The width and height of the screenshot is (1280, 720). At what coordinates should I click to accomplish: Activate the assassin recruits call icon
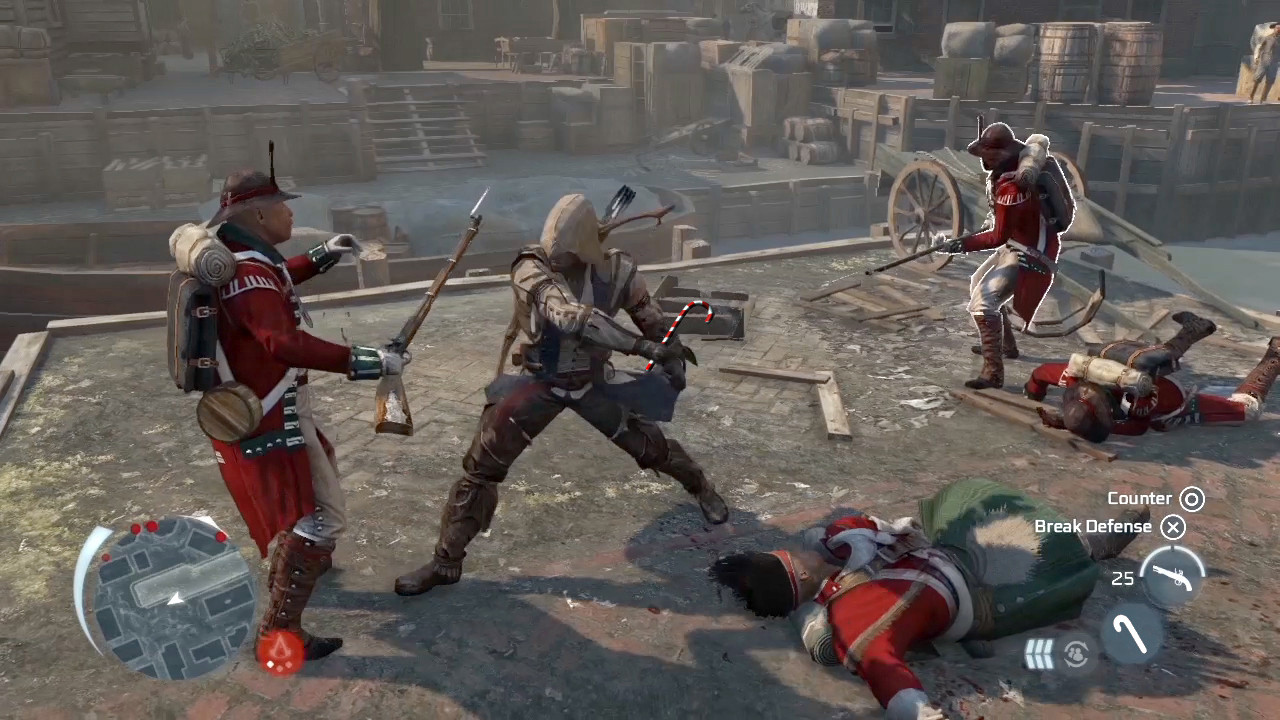pyautogui.click(x=1076, y=653)
